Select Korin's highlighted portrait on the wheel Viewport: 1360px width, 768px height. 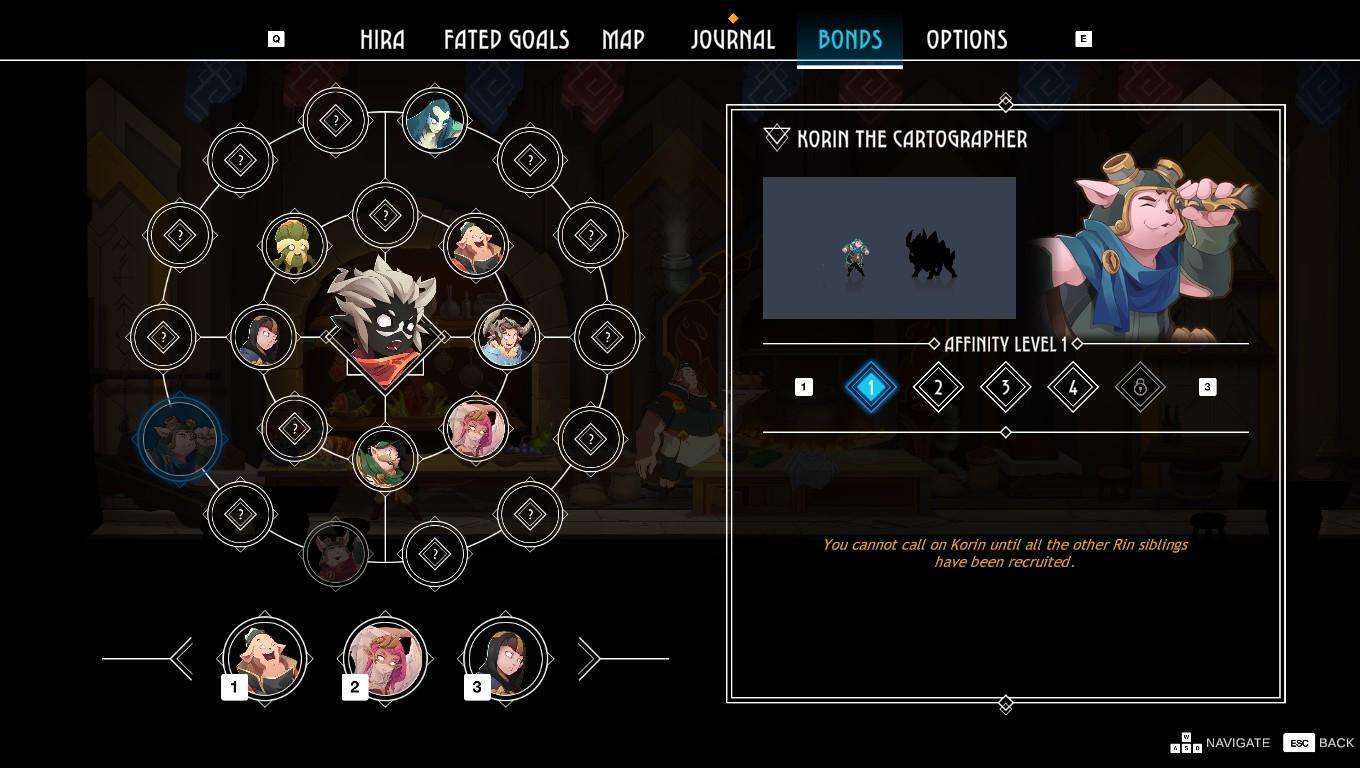(x=180, y=439)
